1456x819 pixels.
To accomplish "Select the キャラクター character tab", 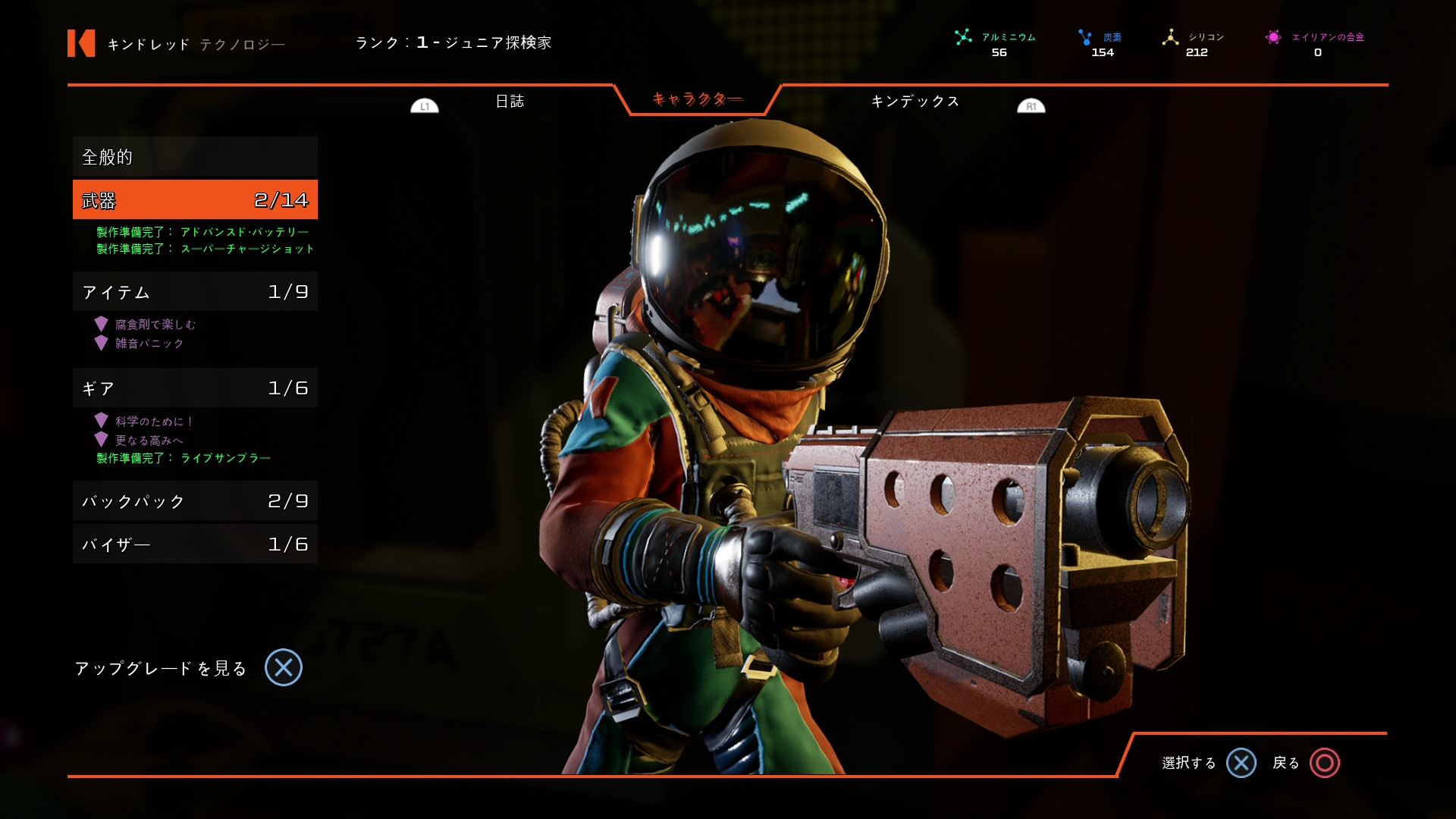I will [x=697, y=99].
